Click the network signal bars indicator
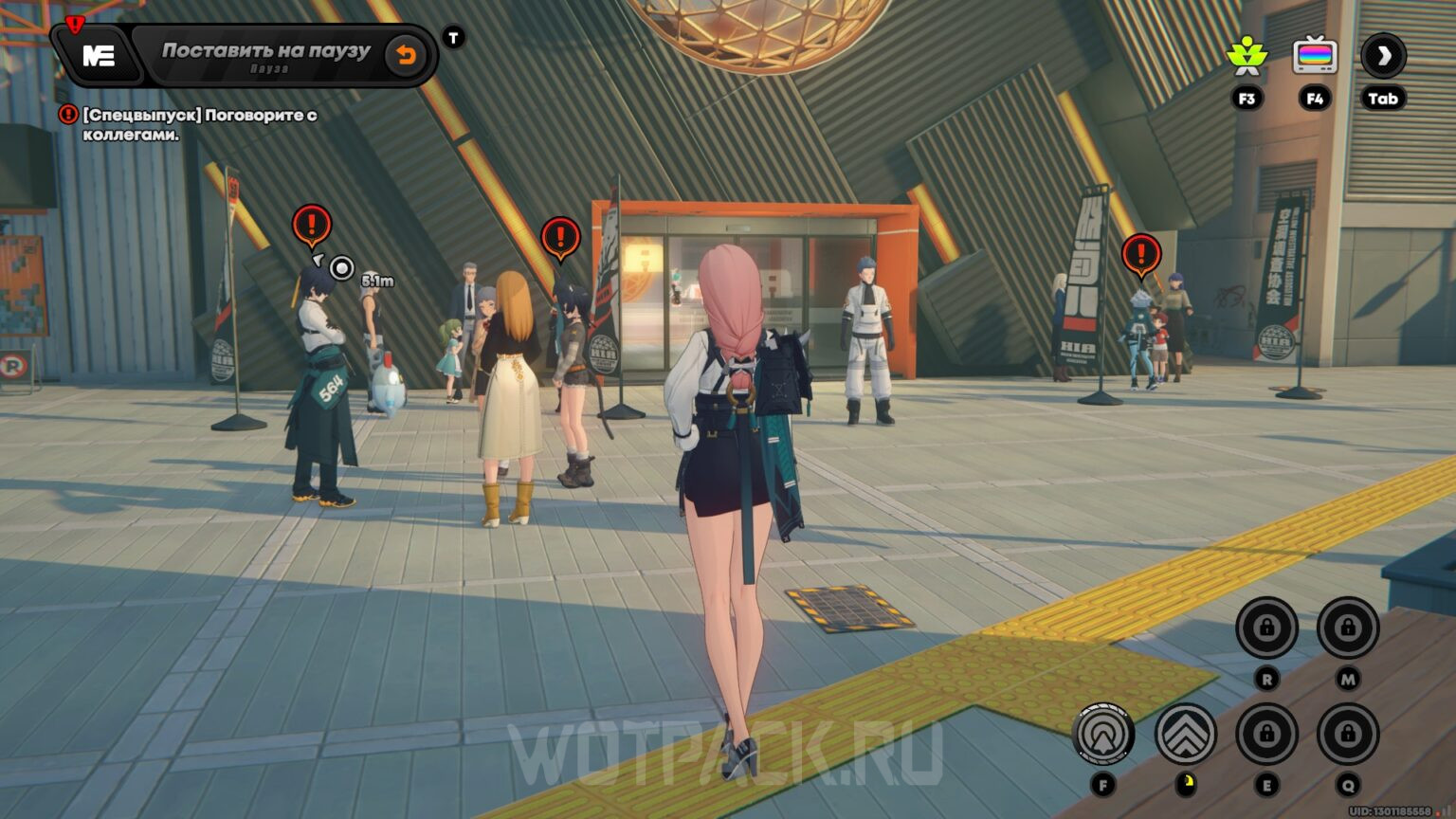1456x819 pixels. [x=1447, y=810]
